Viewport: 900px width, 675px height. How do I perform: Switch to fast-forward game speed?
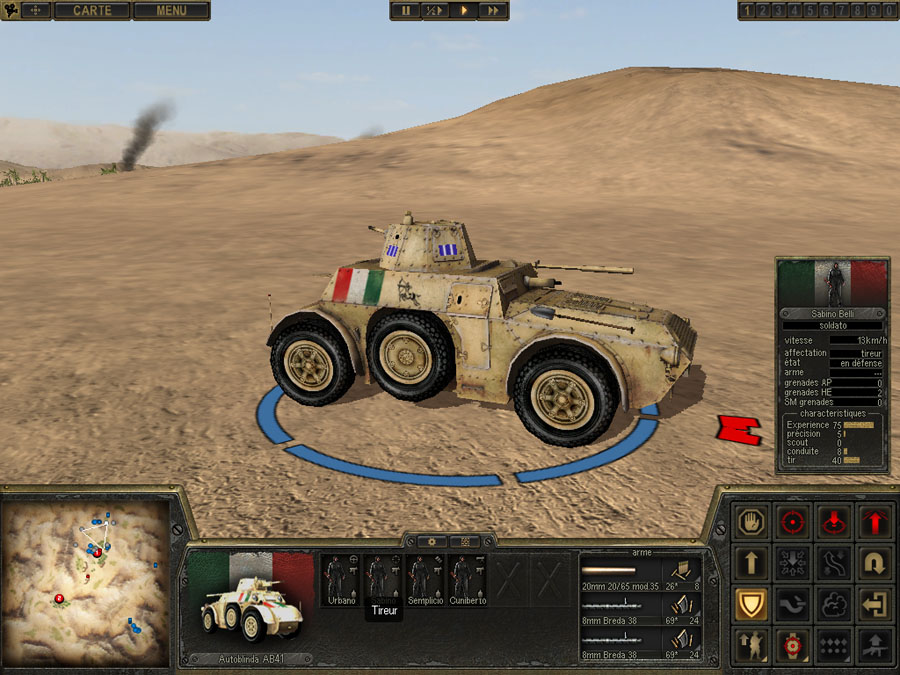493,11
